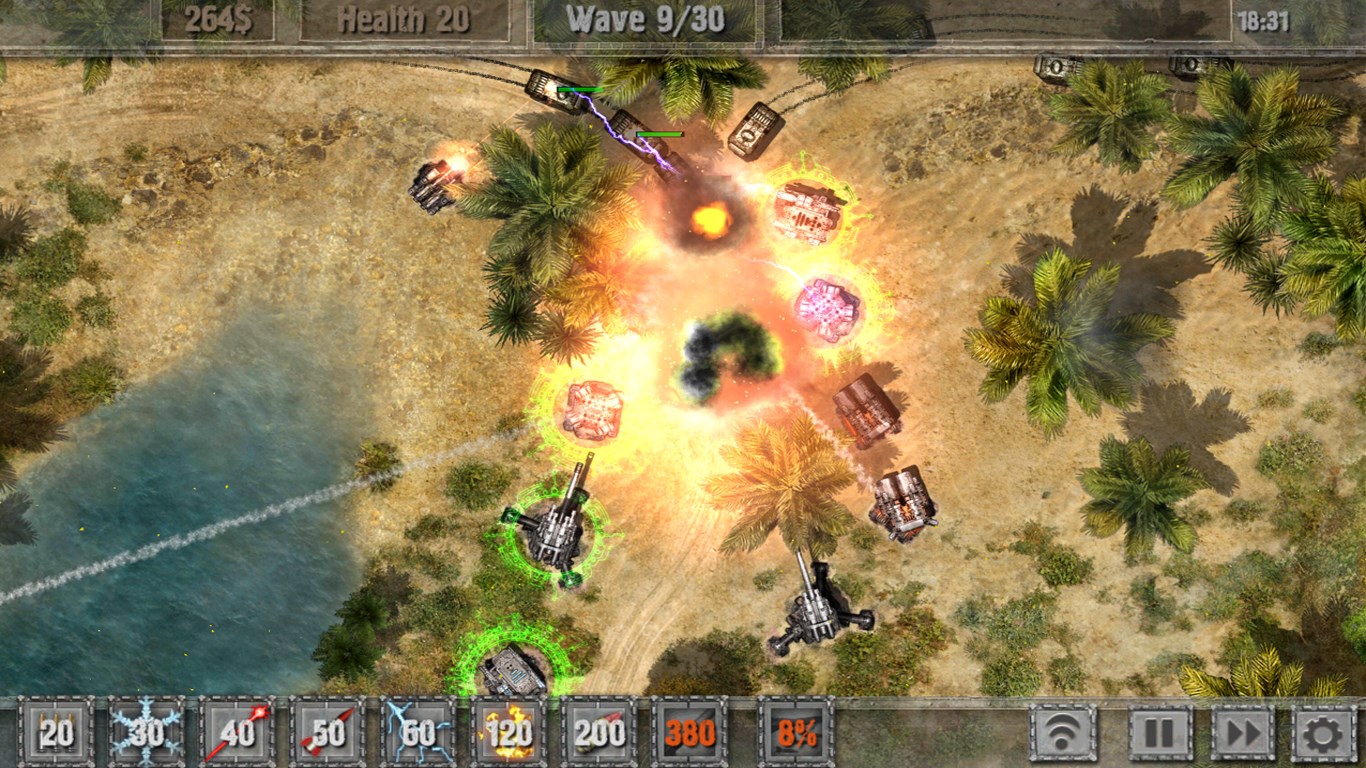Click the signal waves button
This screenshot has width=1366, height=768.
tap(1064, 733)
